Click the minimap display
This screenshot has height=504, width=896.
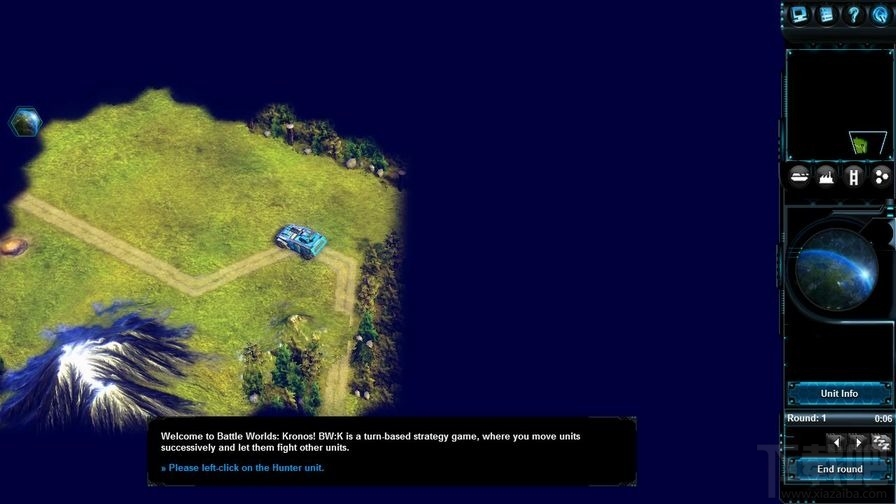coord(838,104)
